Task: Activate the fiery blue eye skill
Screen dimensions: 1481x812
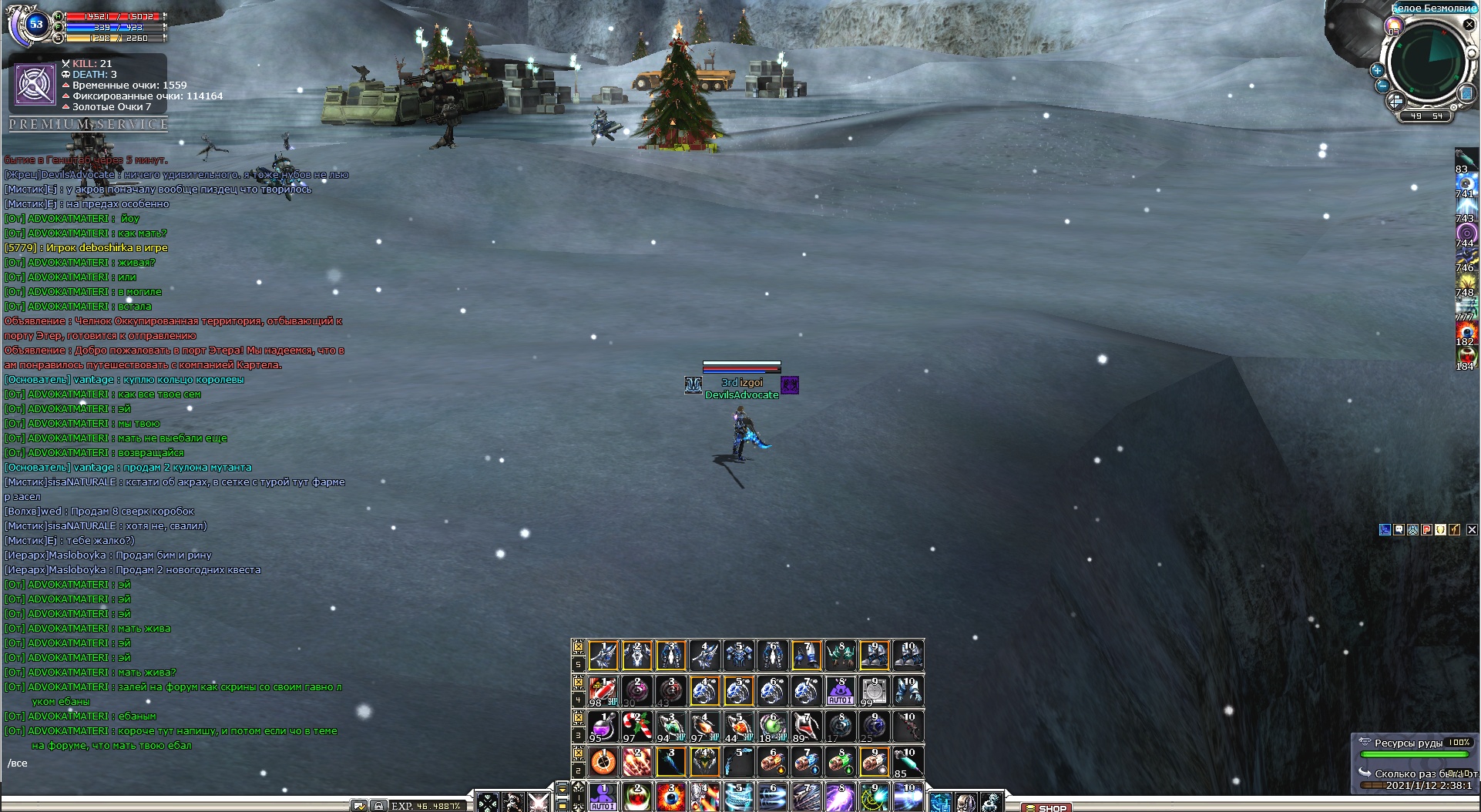Action: click(671, 797)
